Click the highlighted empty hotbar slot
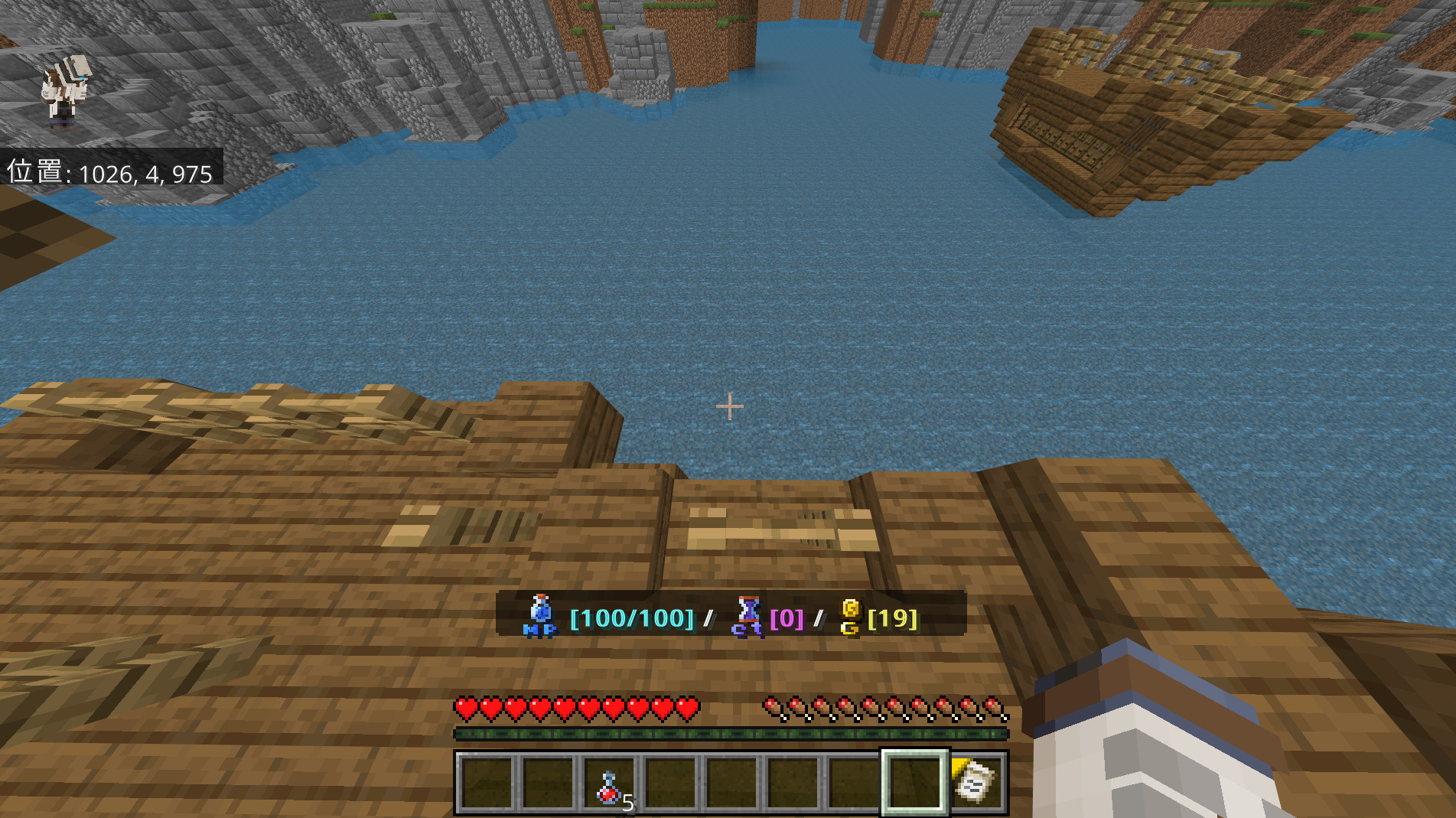 click(x=914, y=782)
